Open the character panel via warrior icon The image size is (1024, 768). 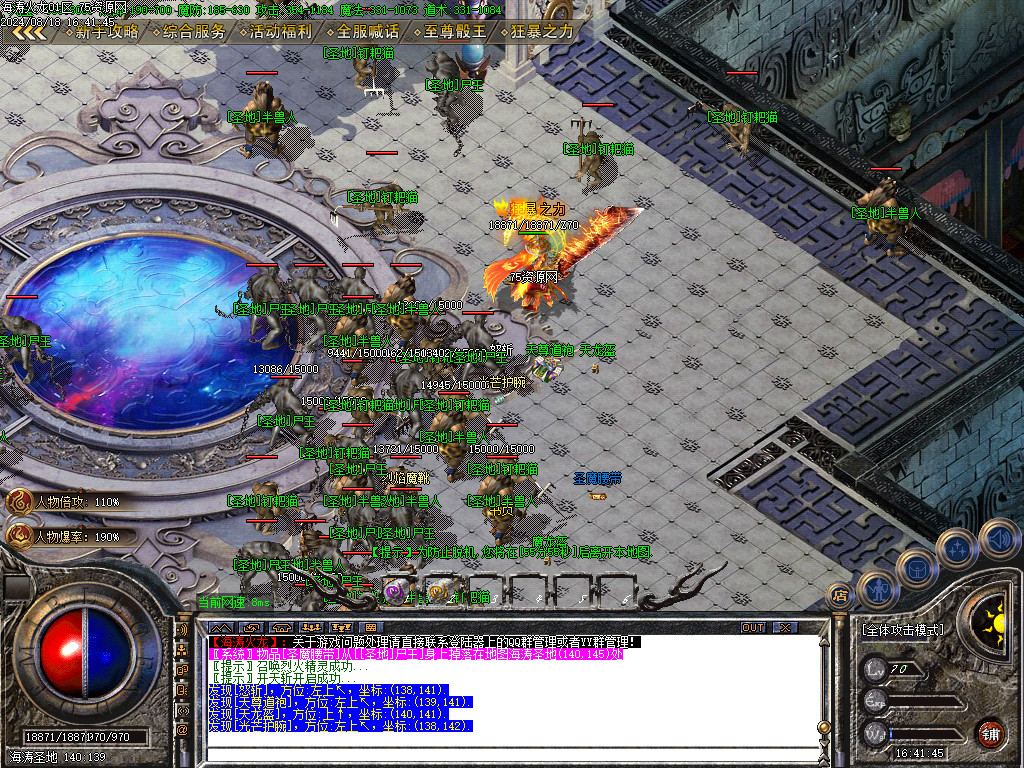click(x=877, y=590)
